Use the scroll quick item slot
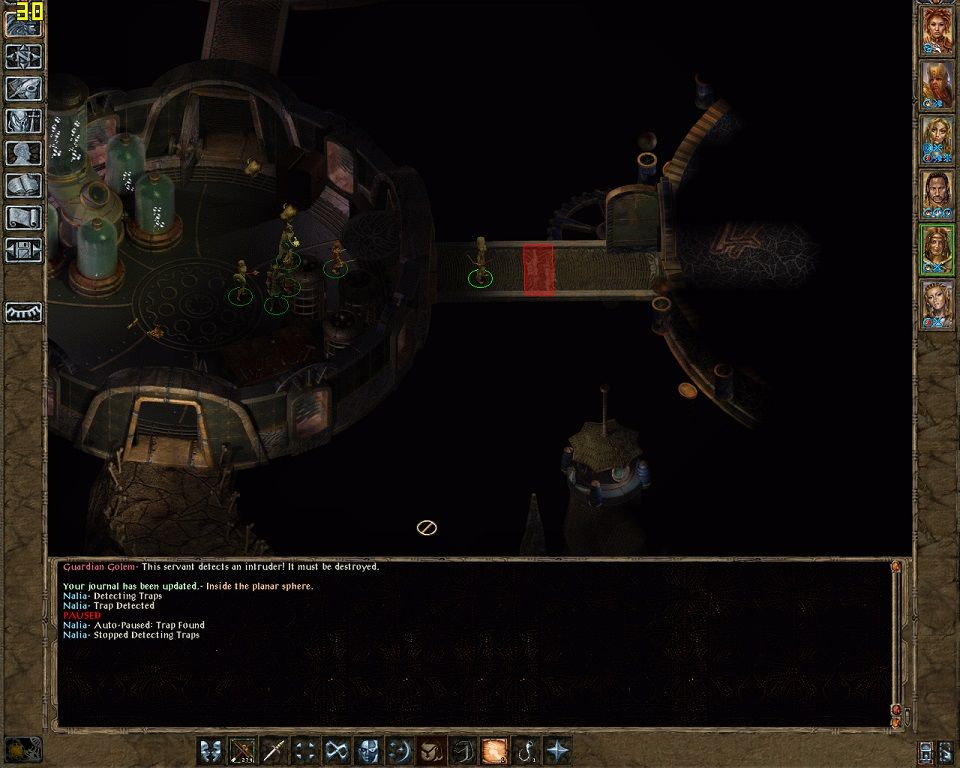The width and height of the screenshot is (960, 768). 494,750
